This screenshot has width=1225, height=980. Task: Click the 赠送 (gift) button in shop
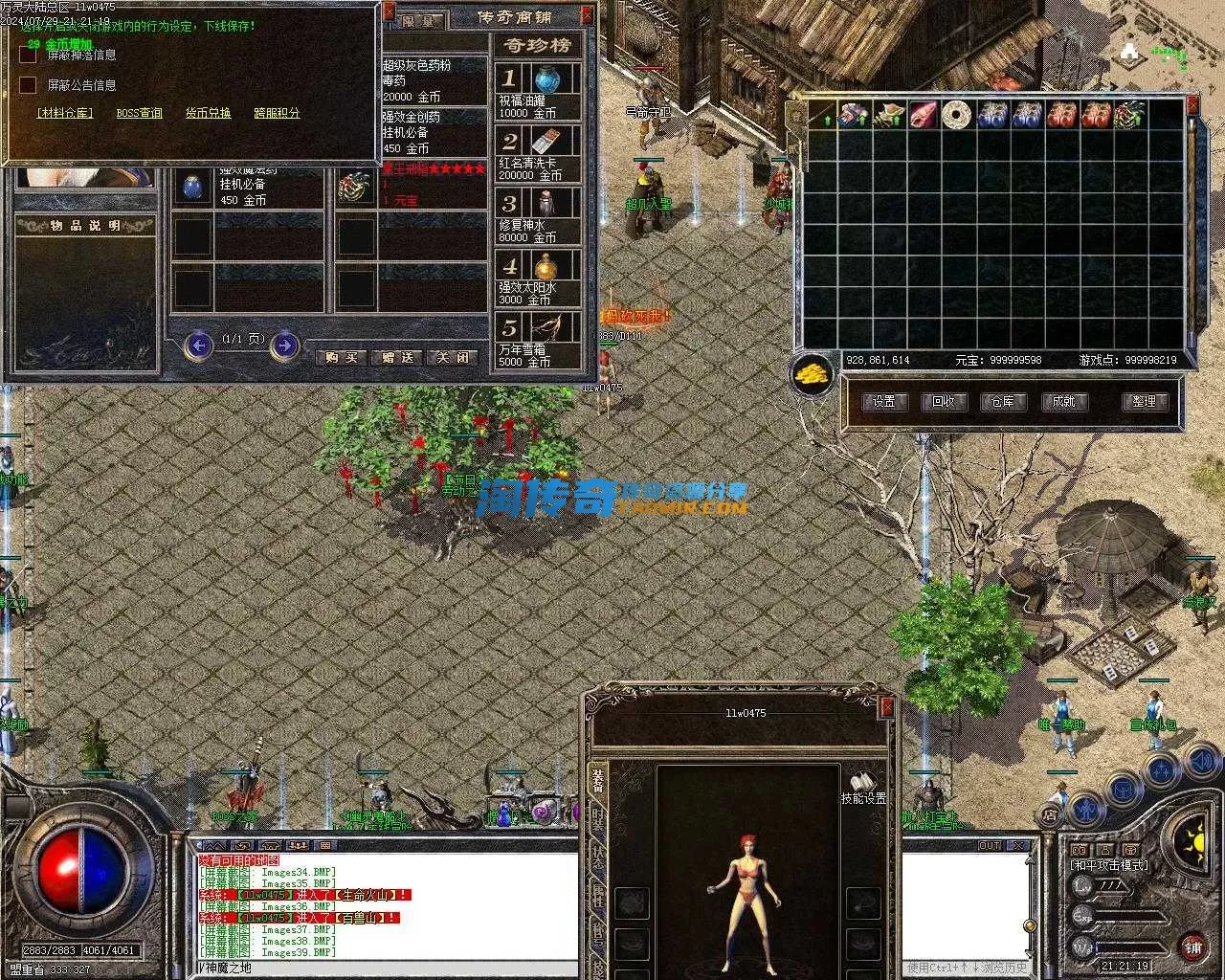[397, 357]
